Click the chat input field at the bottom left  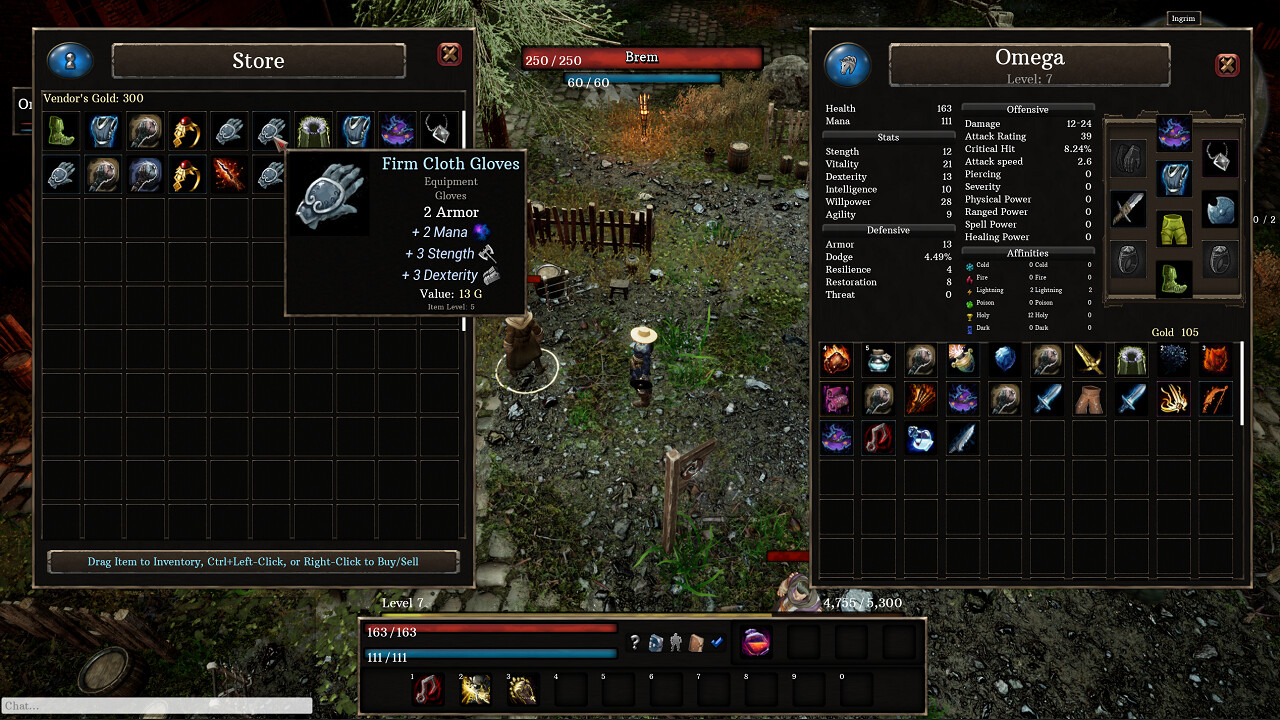158,705
